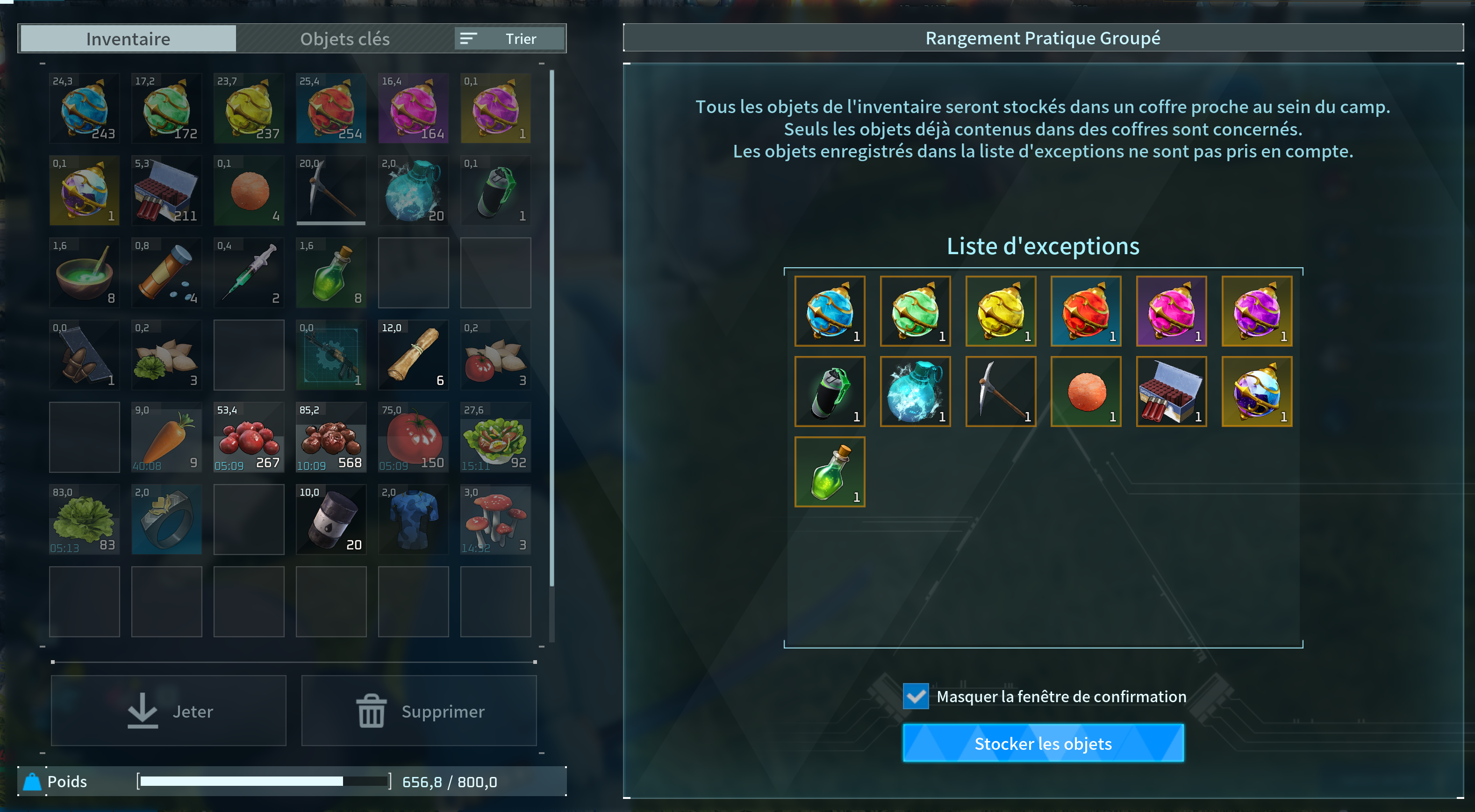Select the Inventaire tab
Screen dimensions: 1475x812
128,38
